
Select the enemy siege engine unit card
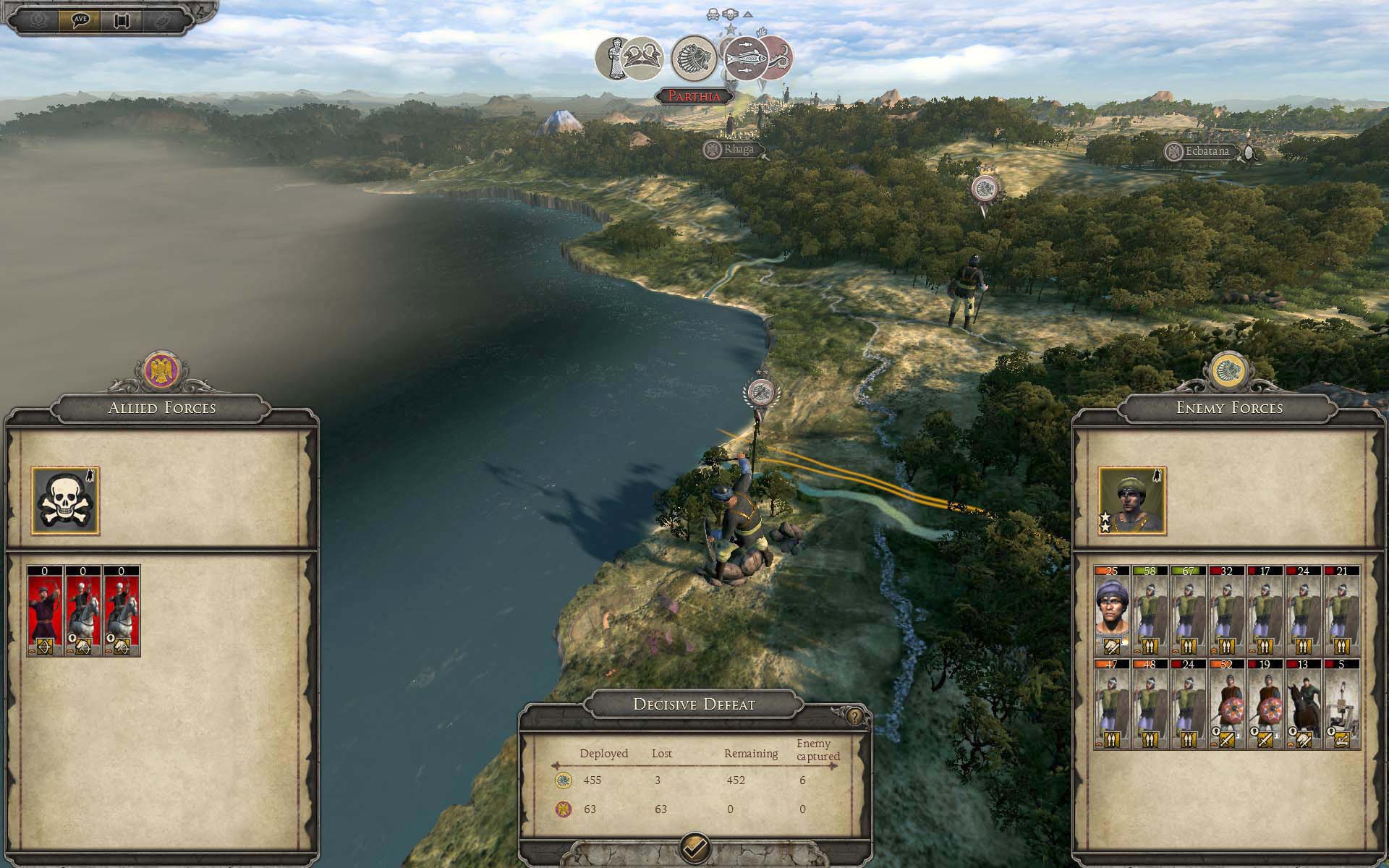pyautogui.click(x=1342, y=704)
